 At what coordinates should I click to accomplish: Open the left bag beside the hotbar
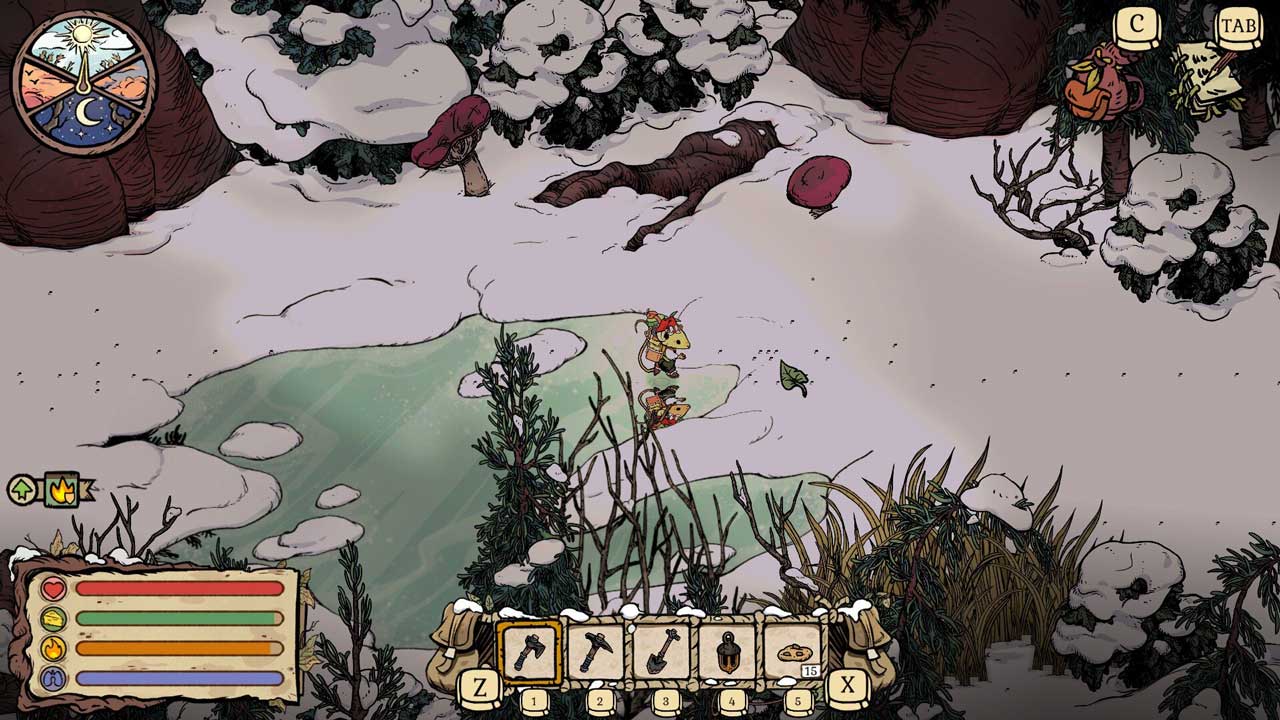(x=458, y=643)
